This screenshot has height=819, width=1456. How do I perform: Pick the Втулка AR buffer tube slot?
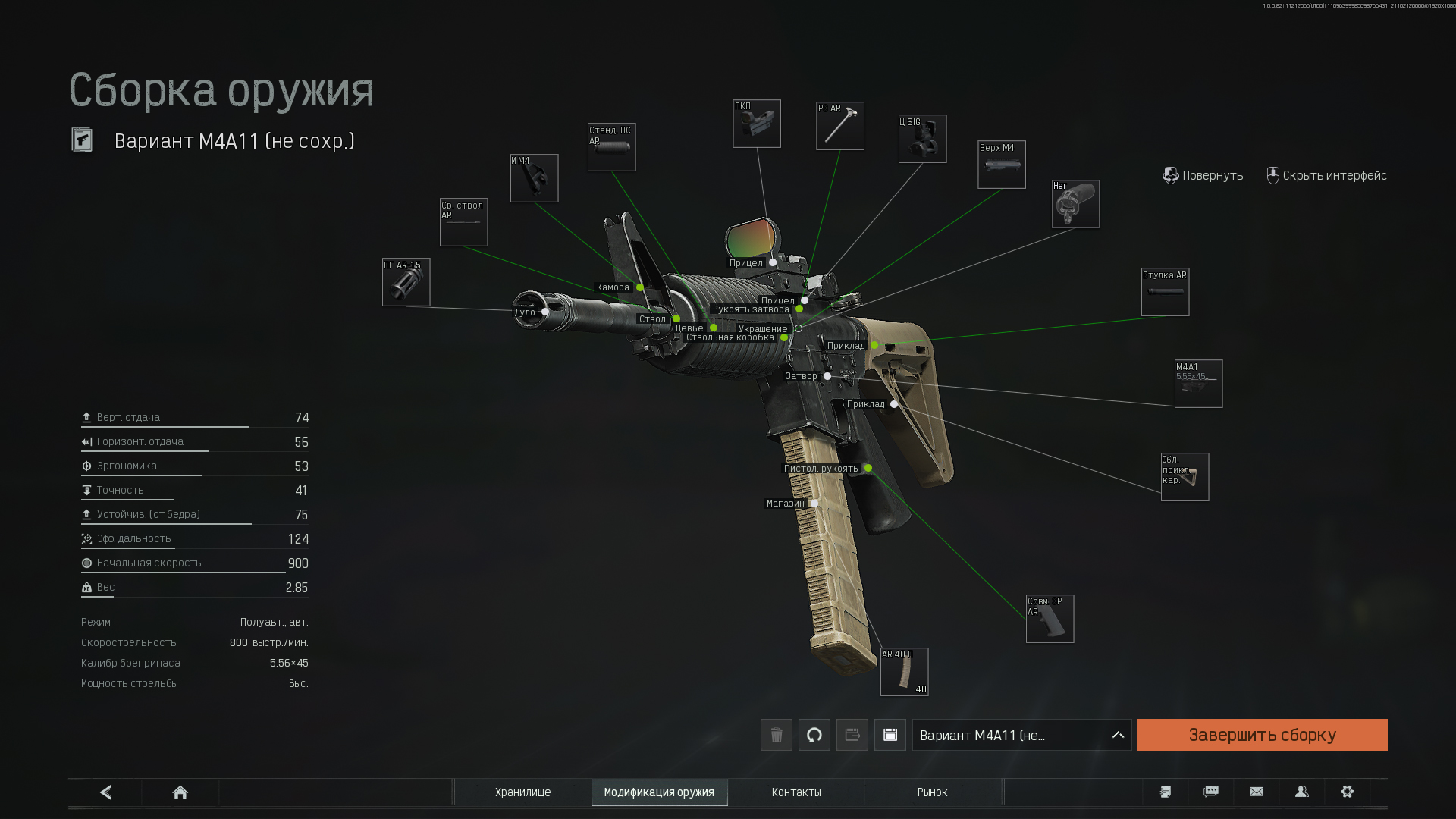(x=1165, y=292)
